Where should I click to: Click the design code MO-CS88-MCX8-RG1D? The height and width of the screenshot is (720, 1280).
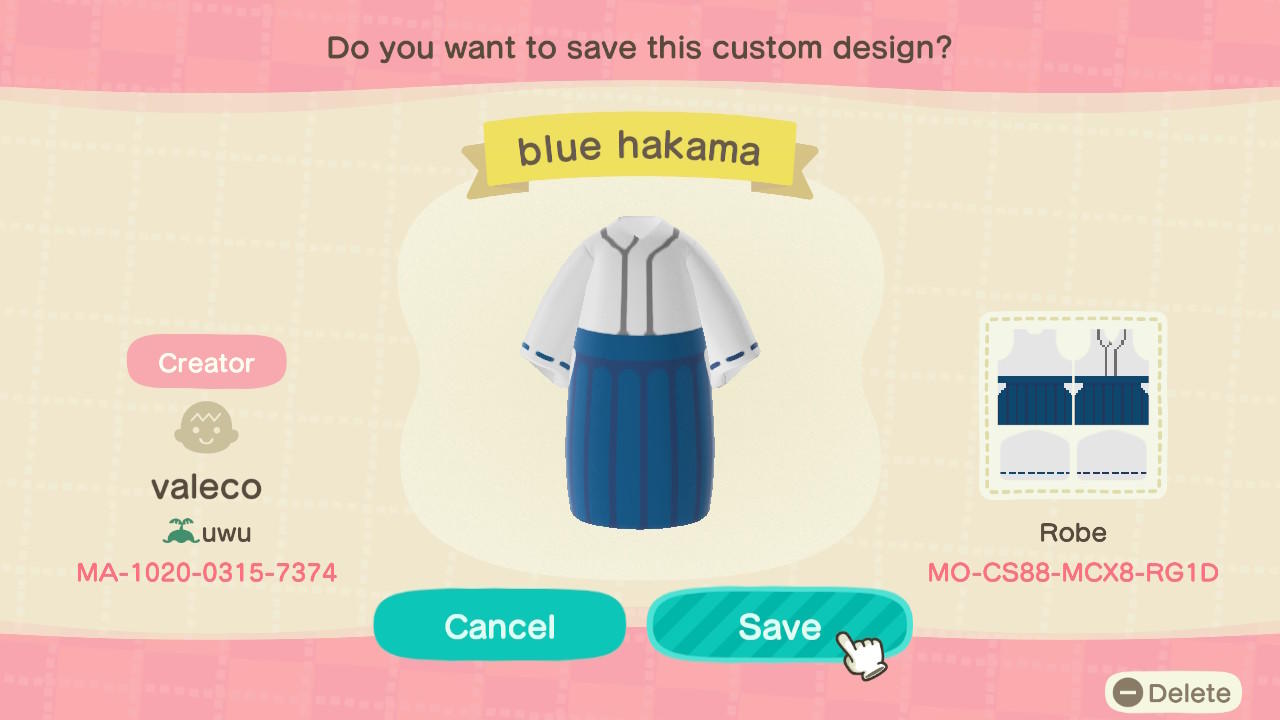[1073, 573]
